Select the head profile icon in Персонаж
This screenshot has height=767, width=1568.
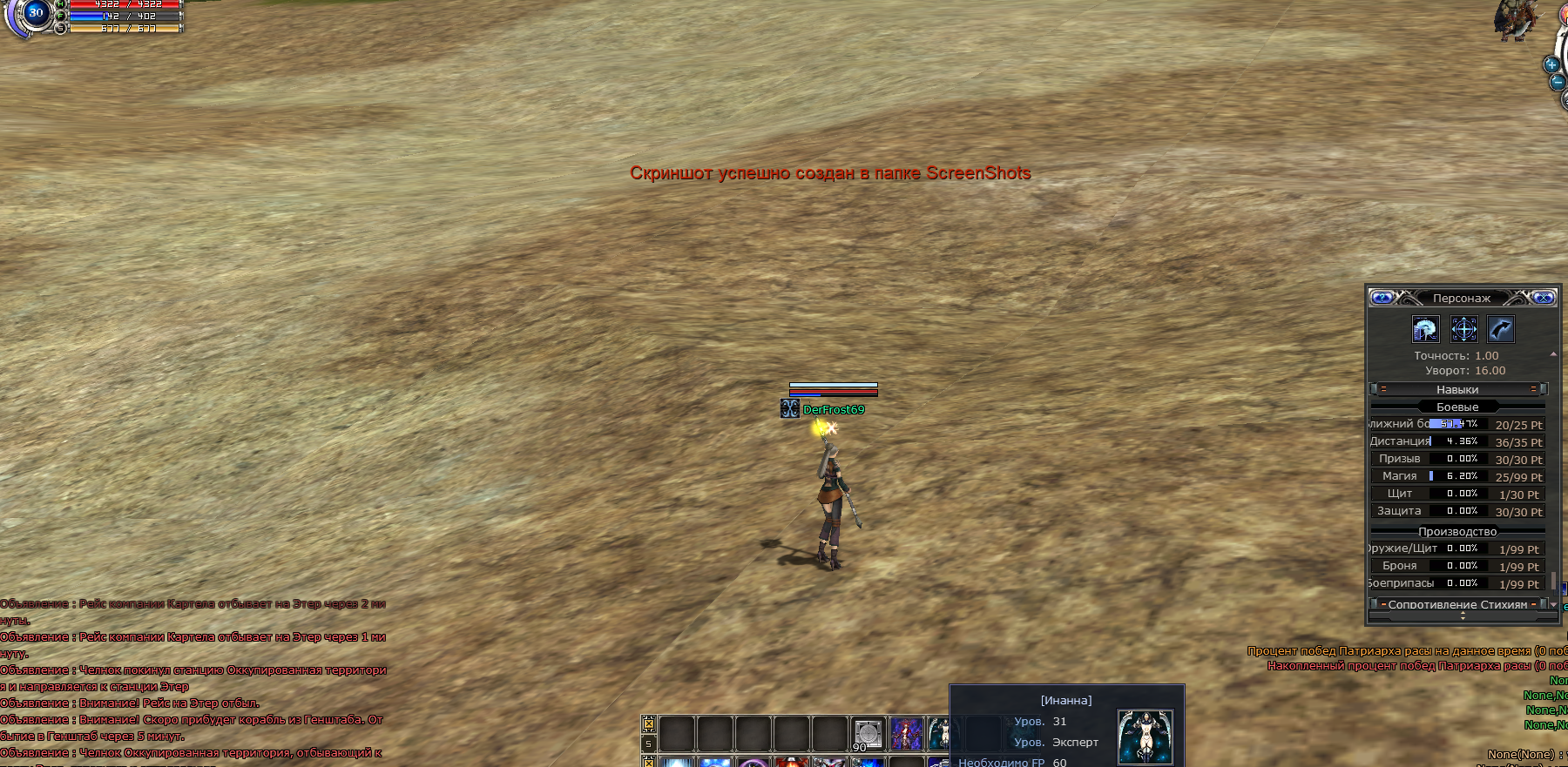point(1425,329)
